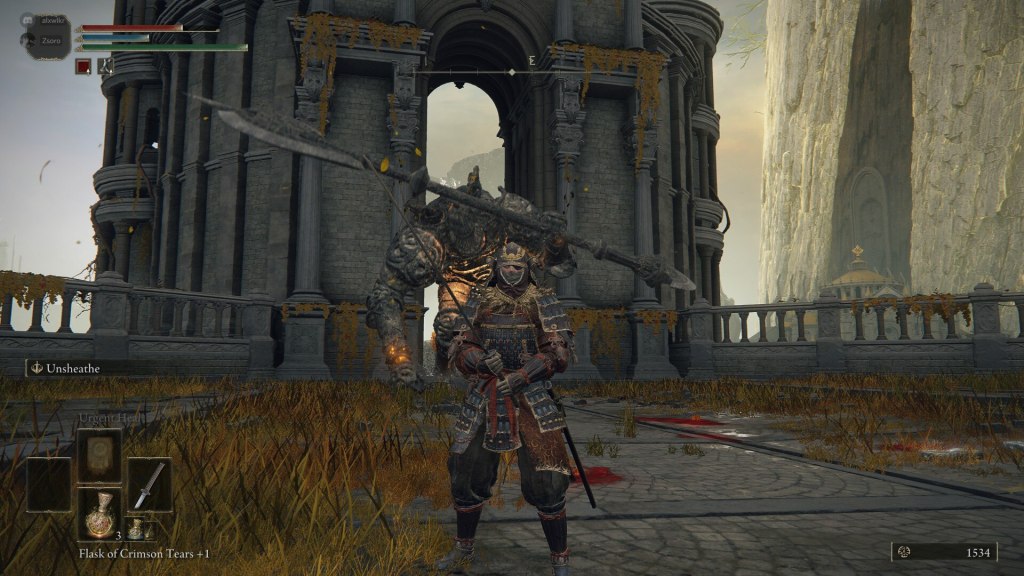The height and width of the screenshot is (576, 1024).
Task: Click the small next-item flask icon
Action: pyautogui.click(x=135, y=529)
